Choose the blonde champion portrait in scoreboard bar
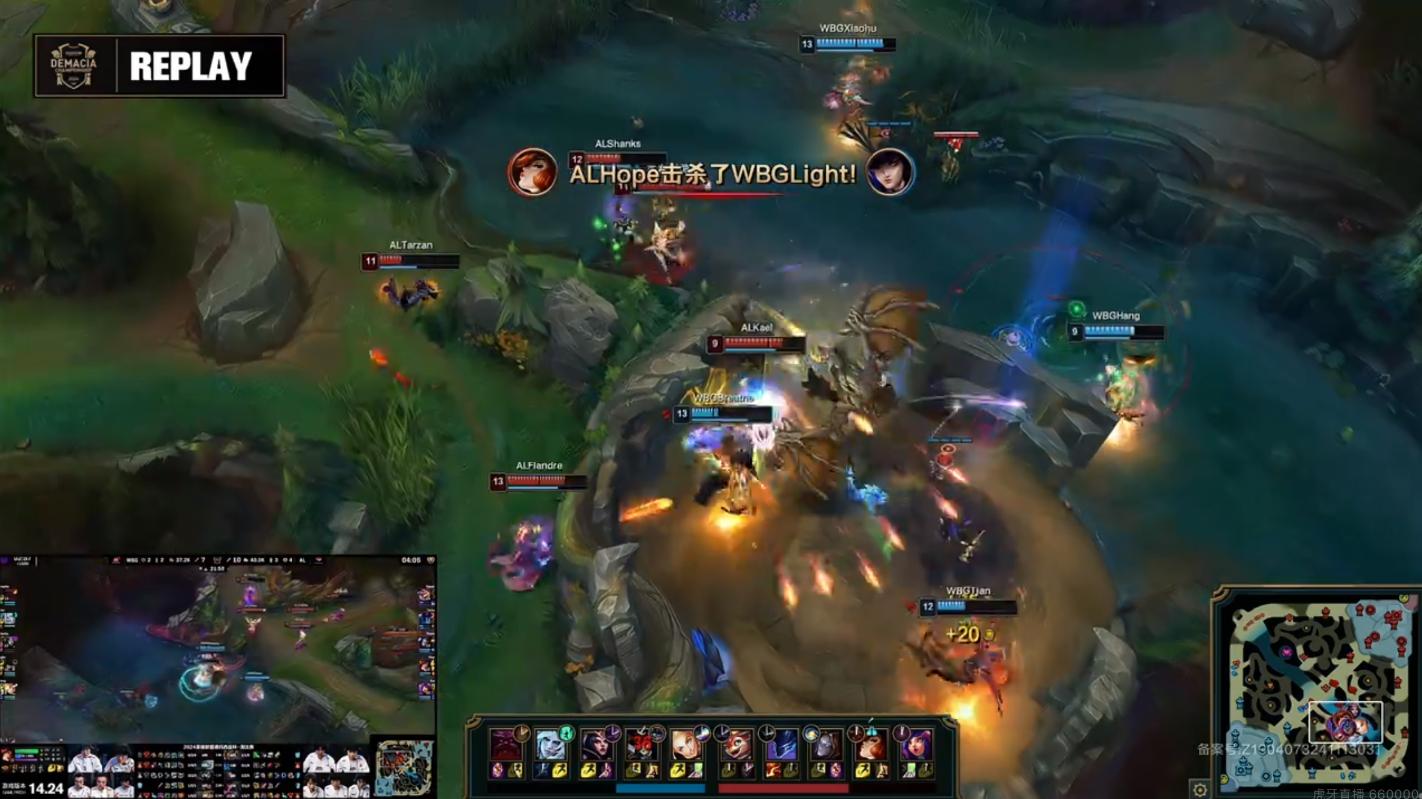The width and height of the screenshot is (1422, 799). 686,745
